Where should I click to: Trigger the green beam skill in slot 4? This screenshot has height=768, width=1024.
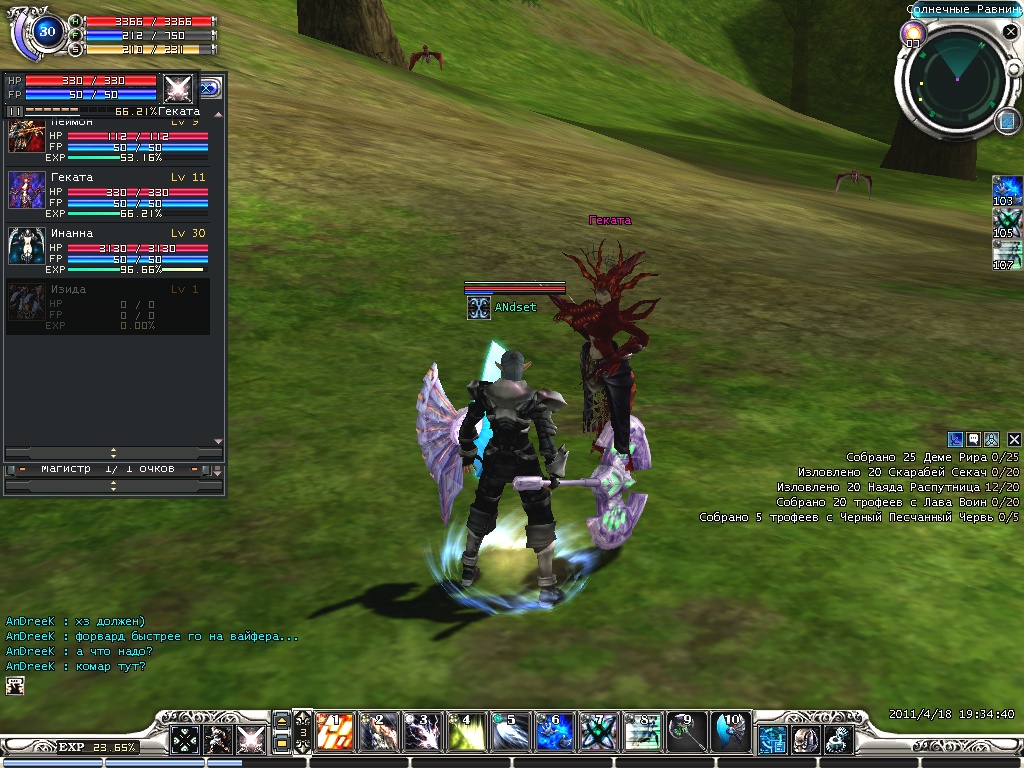463,733
